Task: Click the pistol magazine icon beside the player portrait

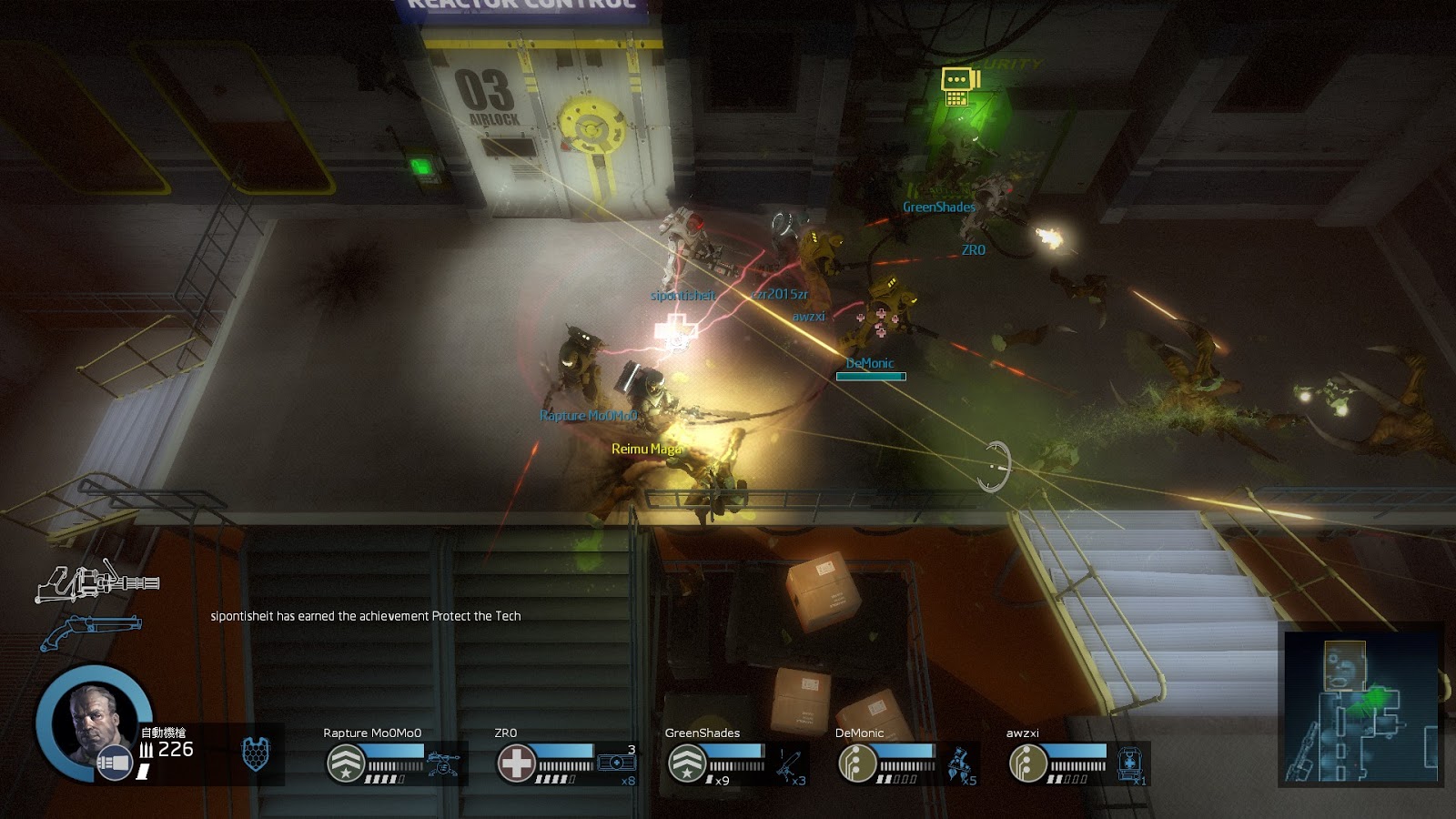Action: point(115,761)
